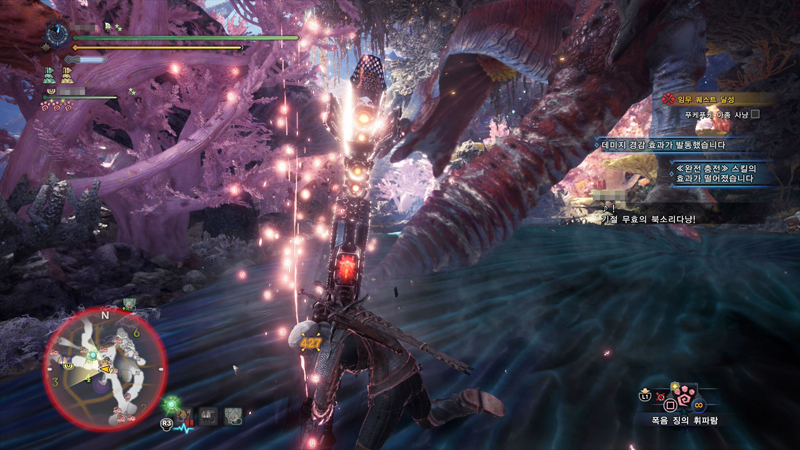Click the quest timer clock icon
Image resolution: width=800 pixels, height=450 pixels.
(56, 34)
